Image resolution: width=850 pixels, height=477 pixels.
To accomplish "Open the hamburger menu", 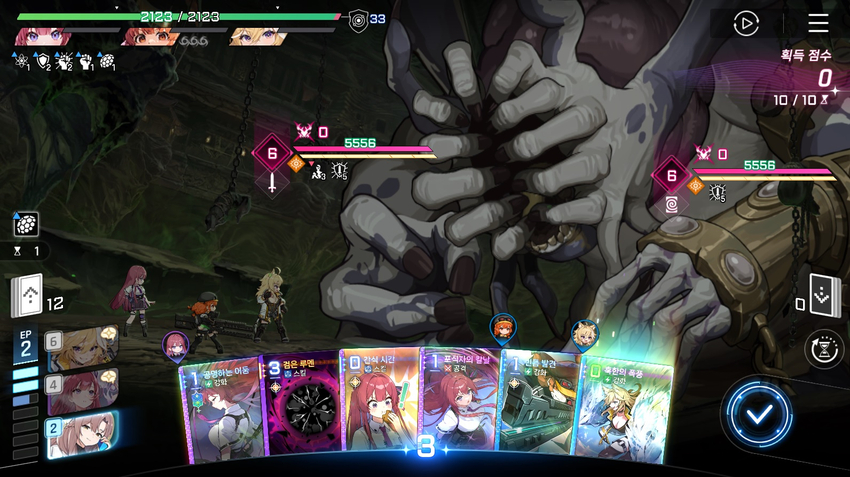I will click(818, 23).
